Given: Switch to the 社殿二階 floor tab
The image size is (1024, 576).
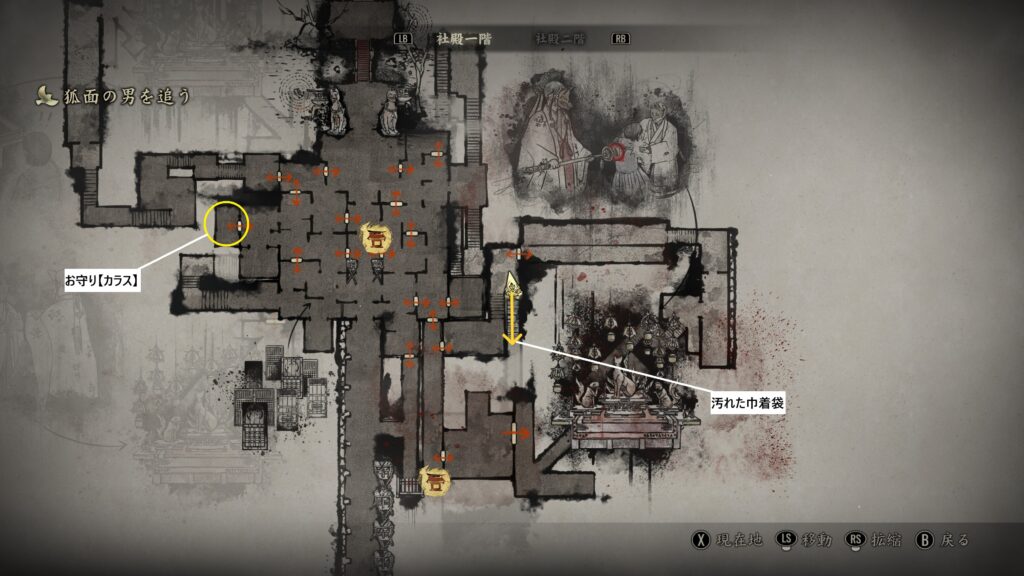Looking at the screenshot, I should [559, 39].
